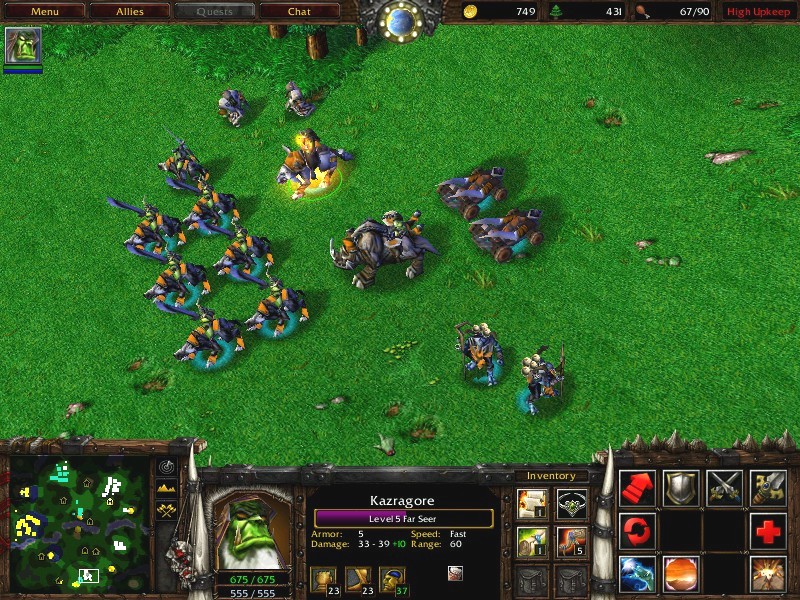Image resolution: width=800 pixels, height=600 pixels.
Task: Activate the minimap signal ping button
Action: click(x=166, y=467)
